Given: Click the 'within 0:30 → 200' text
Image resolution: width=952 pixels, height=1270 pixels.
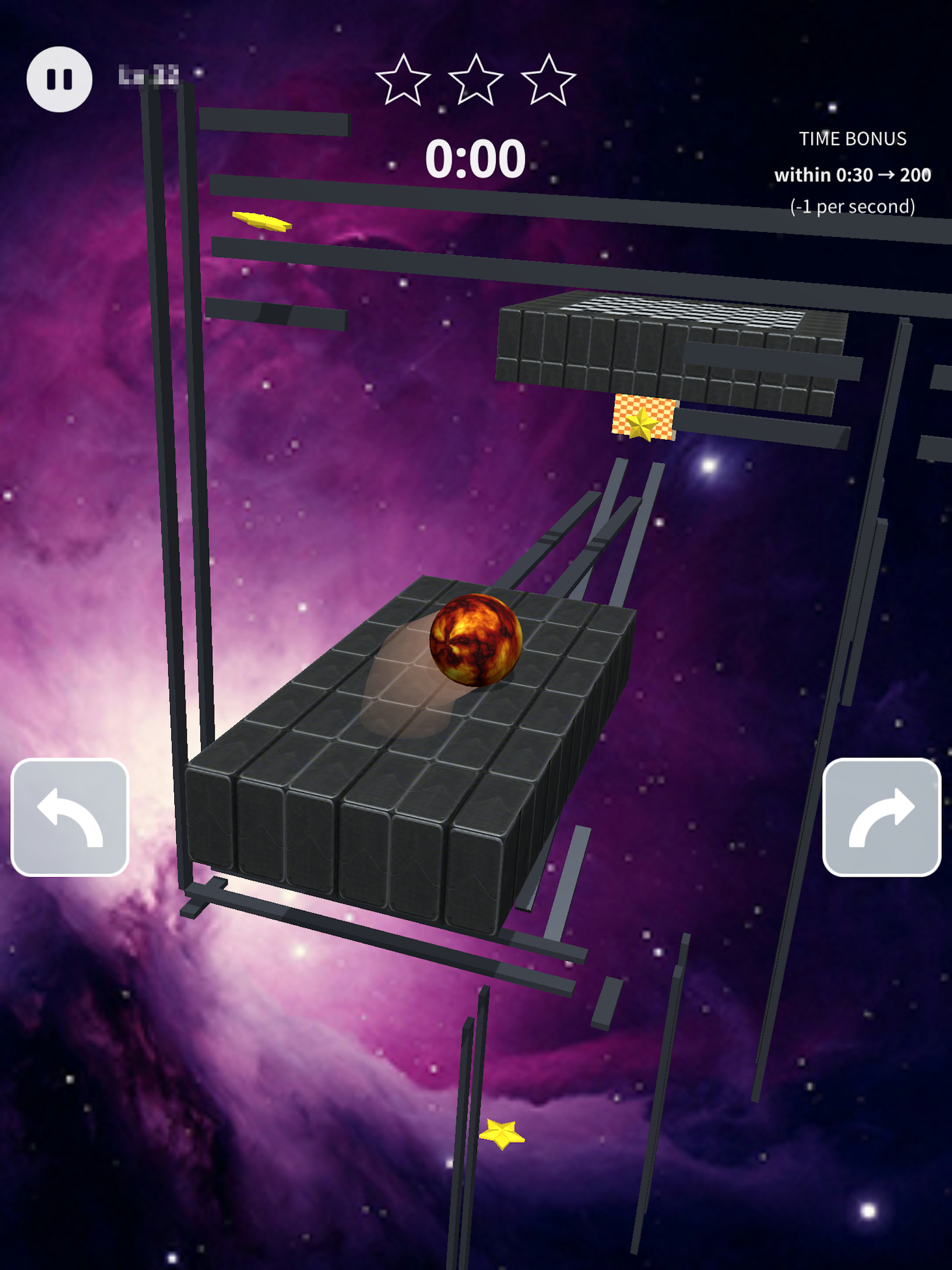Looking at the screenshot, I should [853, 175].
